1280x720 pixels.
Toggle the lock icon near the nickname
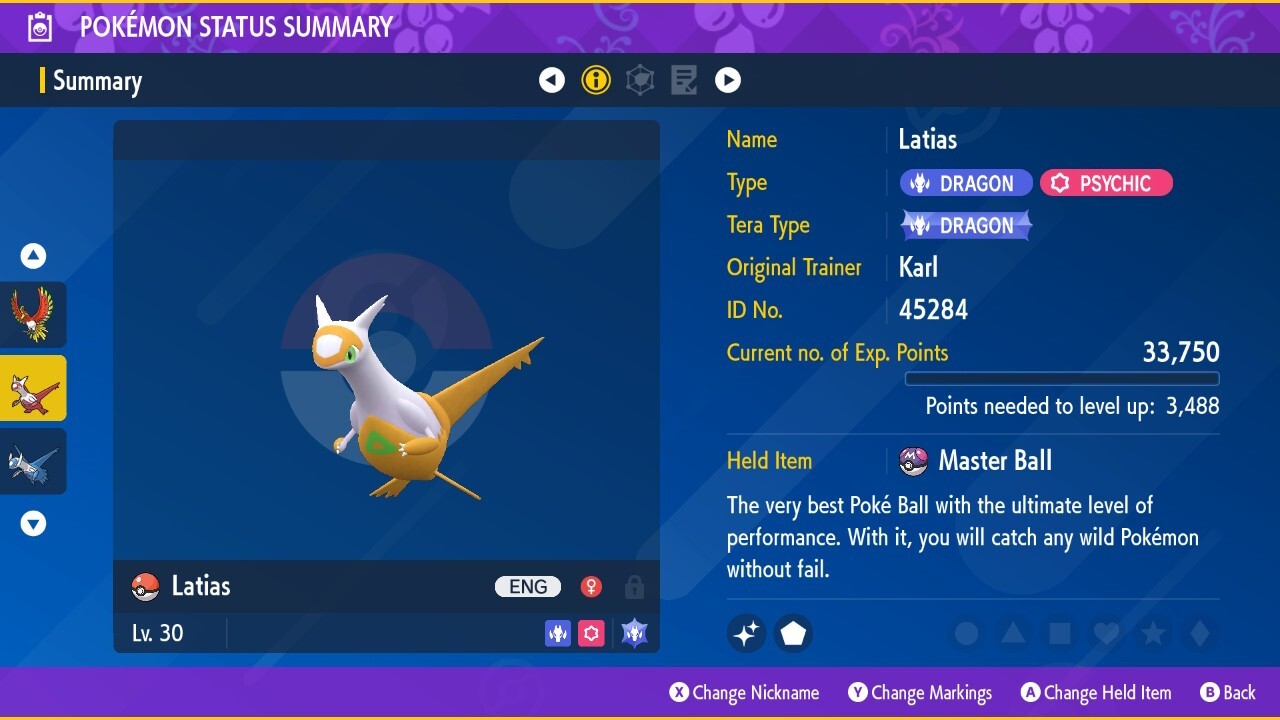634,588
